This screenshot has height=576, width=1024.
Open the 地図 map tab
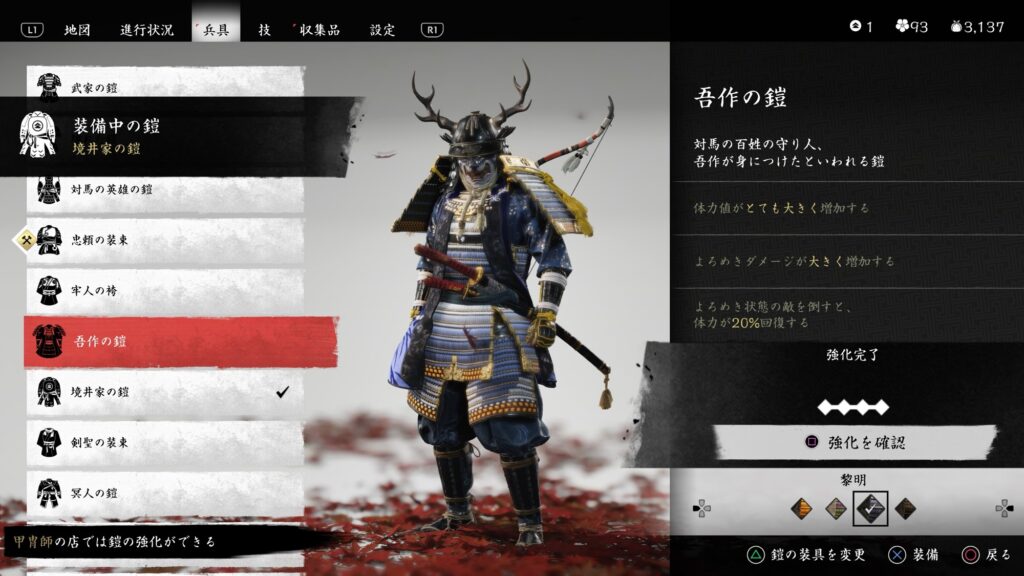[x=77, y=29]
